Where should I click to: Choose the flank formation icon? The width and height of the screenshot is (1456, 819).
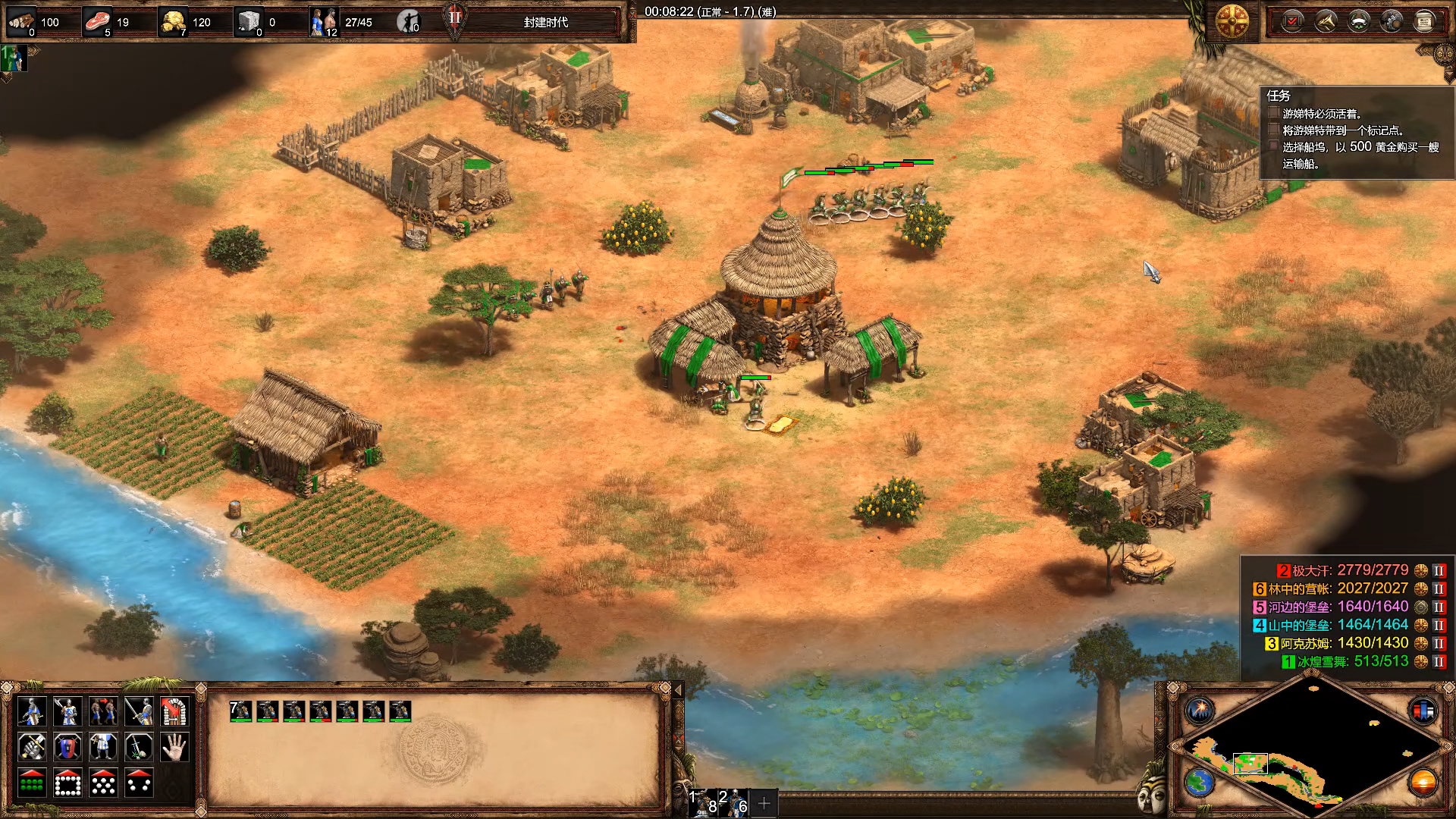(139, 783)
